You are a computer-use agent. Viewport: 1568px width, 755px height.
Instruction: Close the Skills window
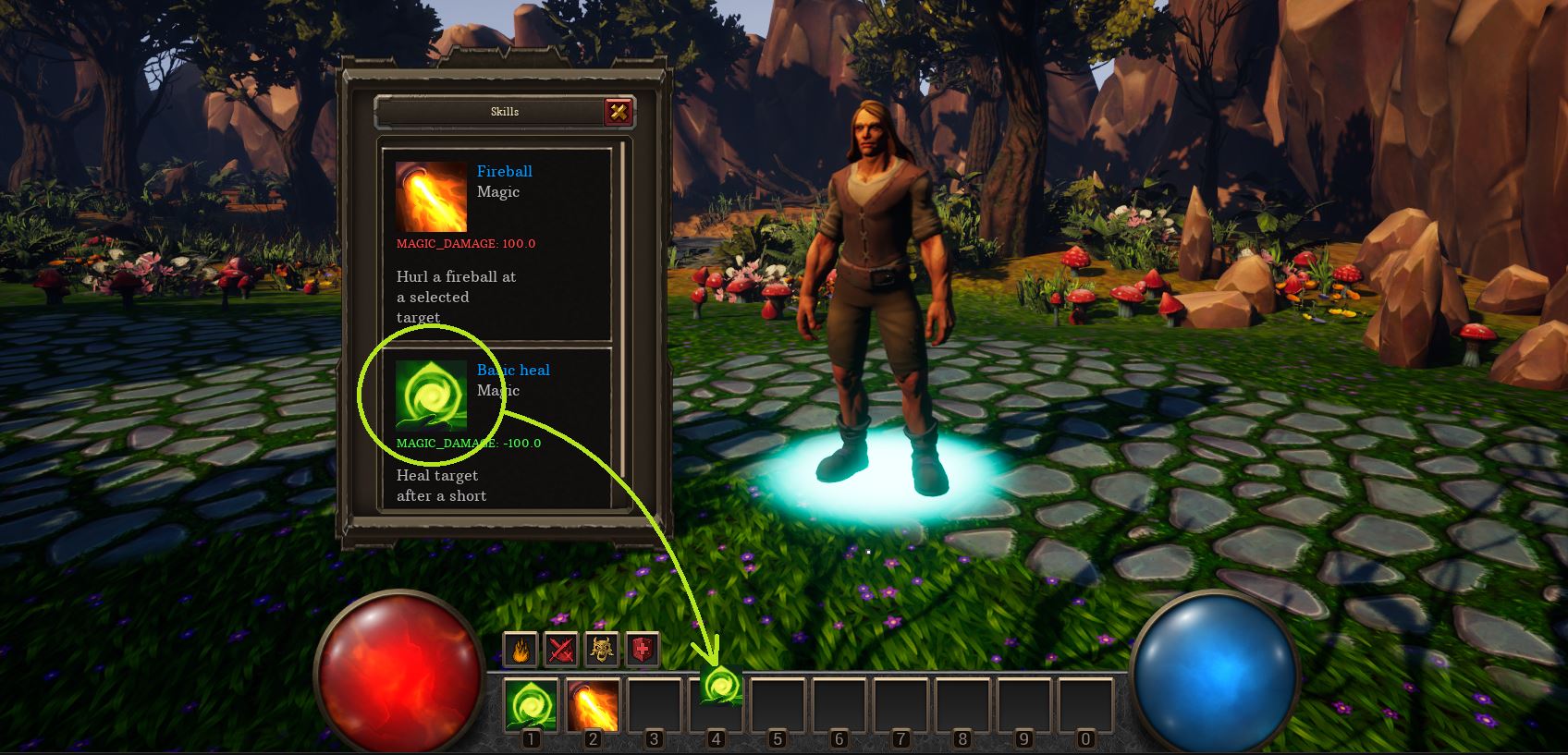click(619, 112)
